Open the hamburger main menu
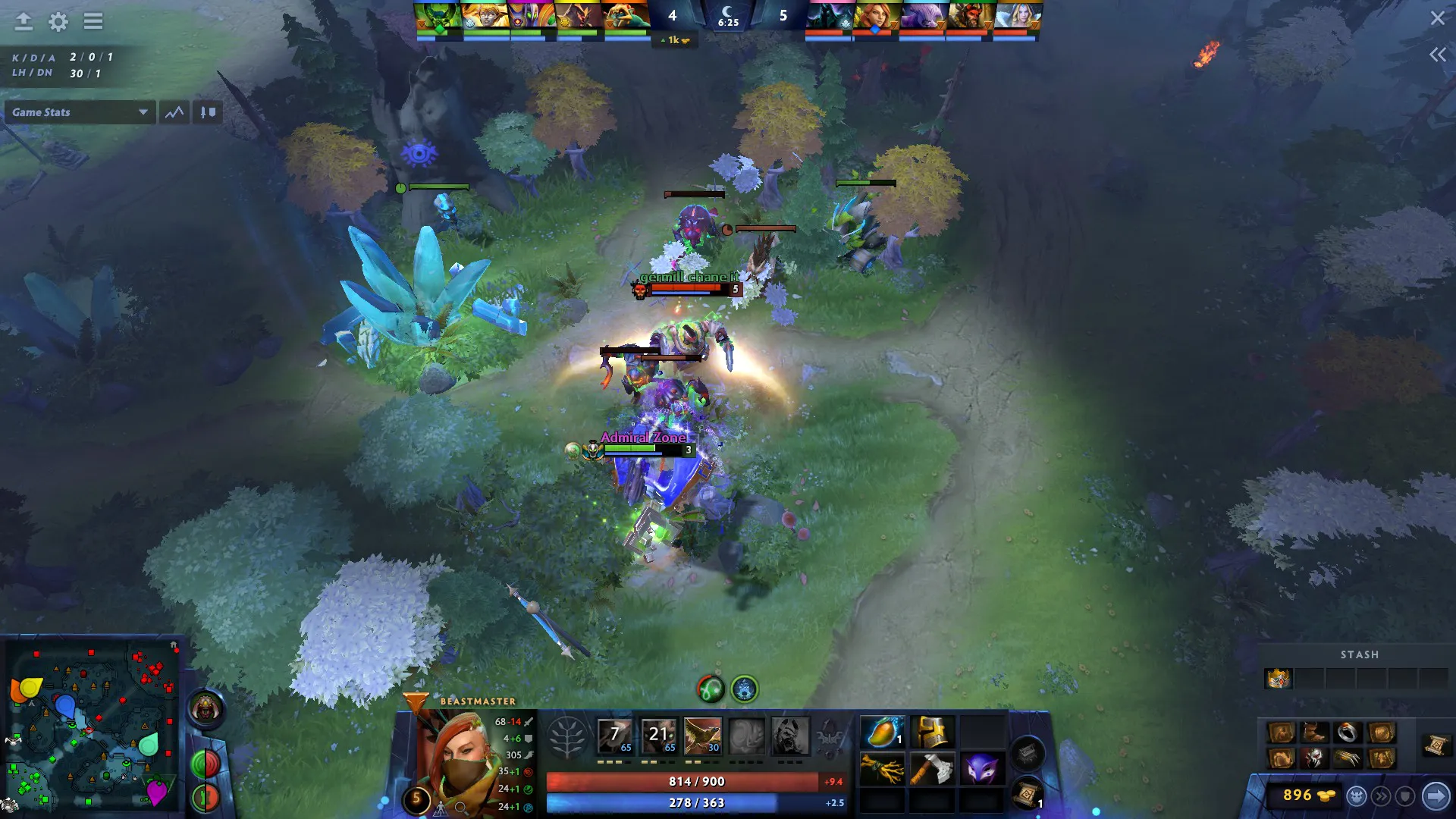Screen dimensions: 1456x819 pos(93,22)
